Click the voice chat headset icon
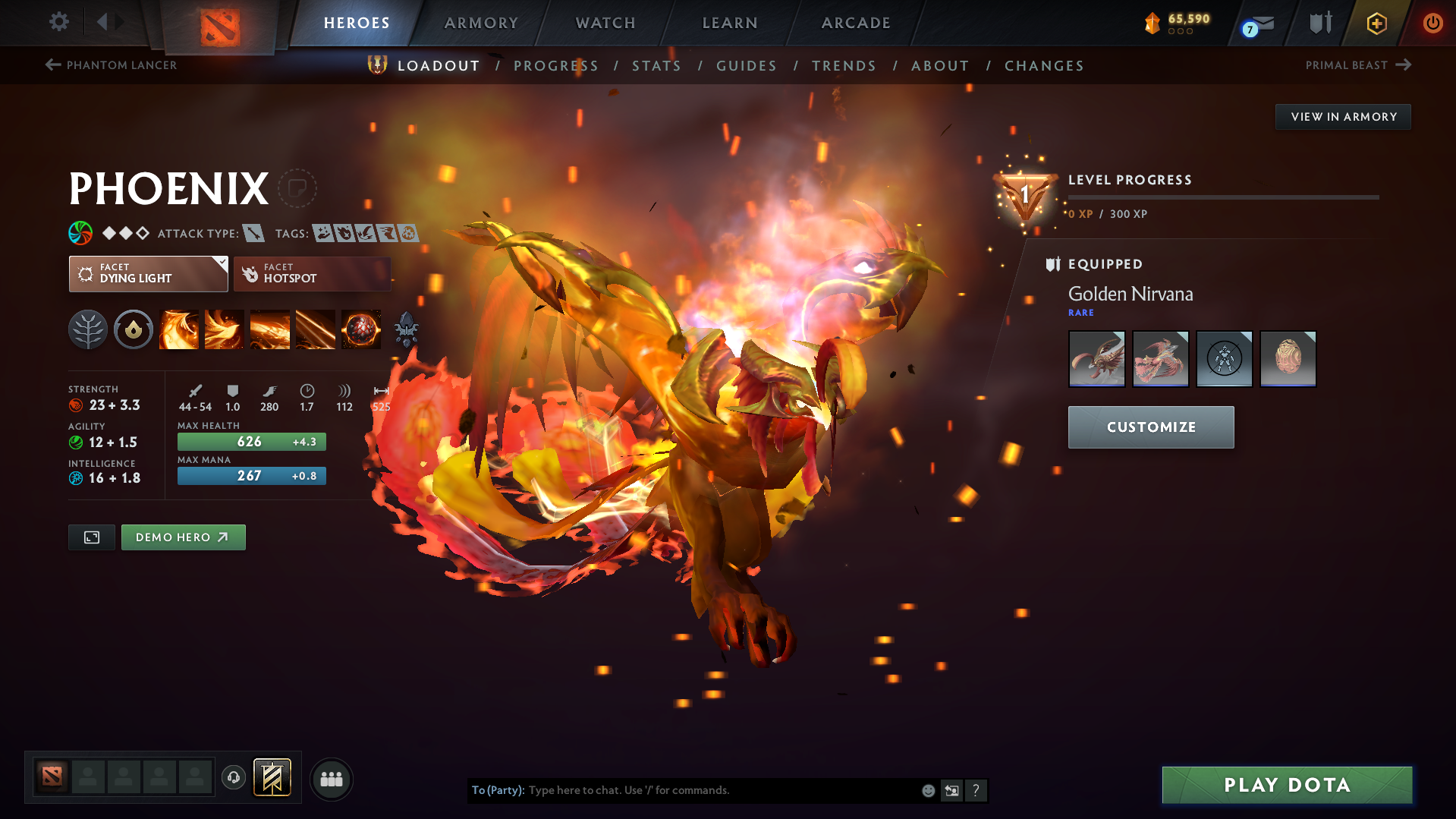This screenshot has height=819, width=1456. click(233, 778)
